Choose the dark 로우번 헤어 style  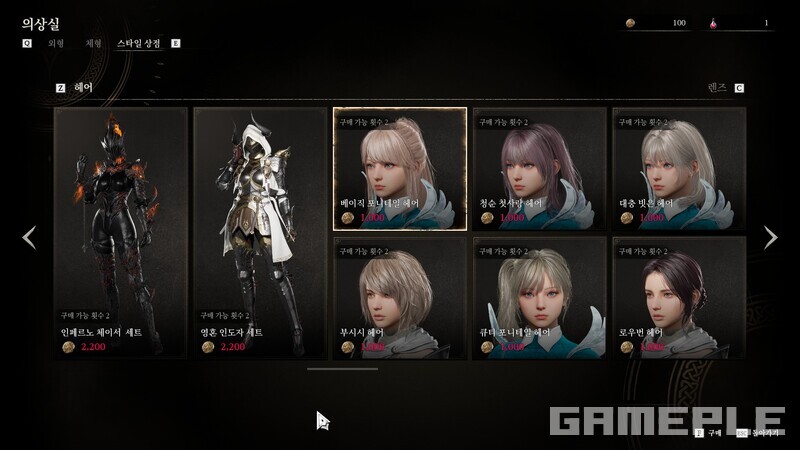tap(678, 298)
